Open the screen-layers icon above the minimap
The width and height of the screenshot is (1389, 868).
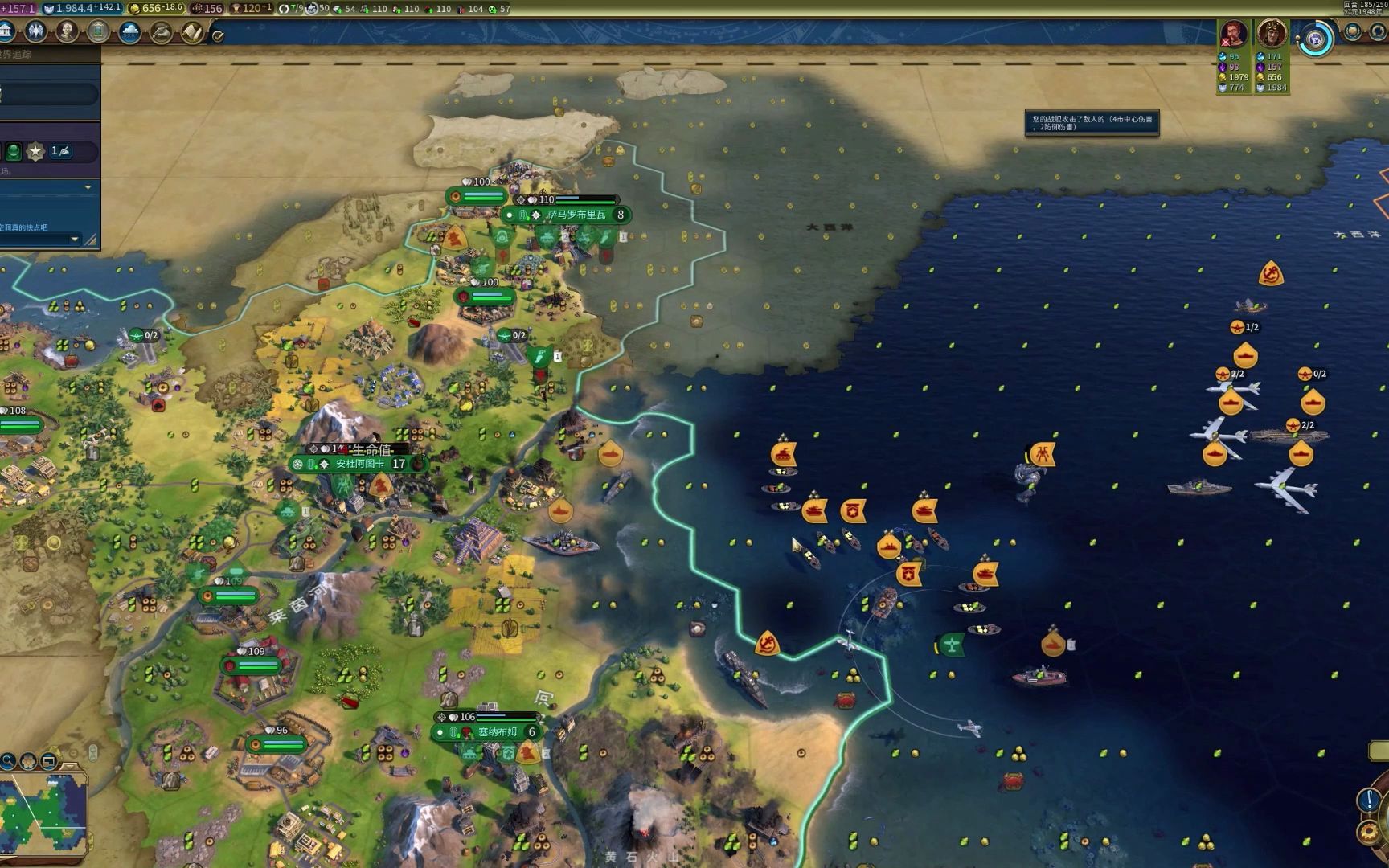(48, 759)
